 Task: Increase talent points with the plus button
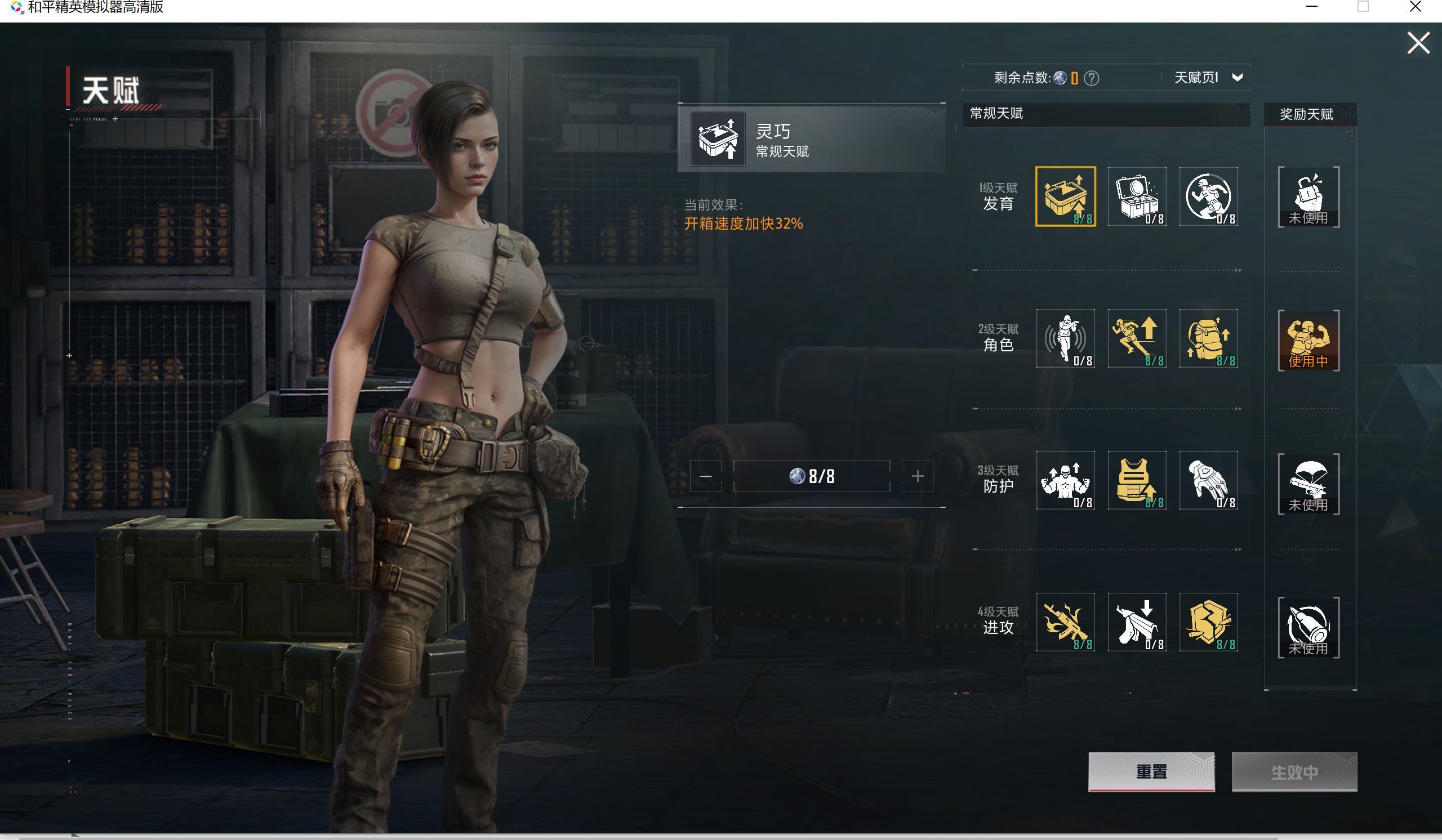tap(917, 476)
